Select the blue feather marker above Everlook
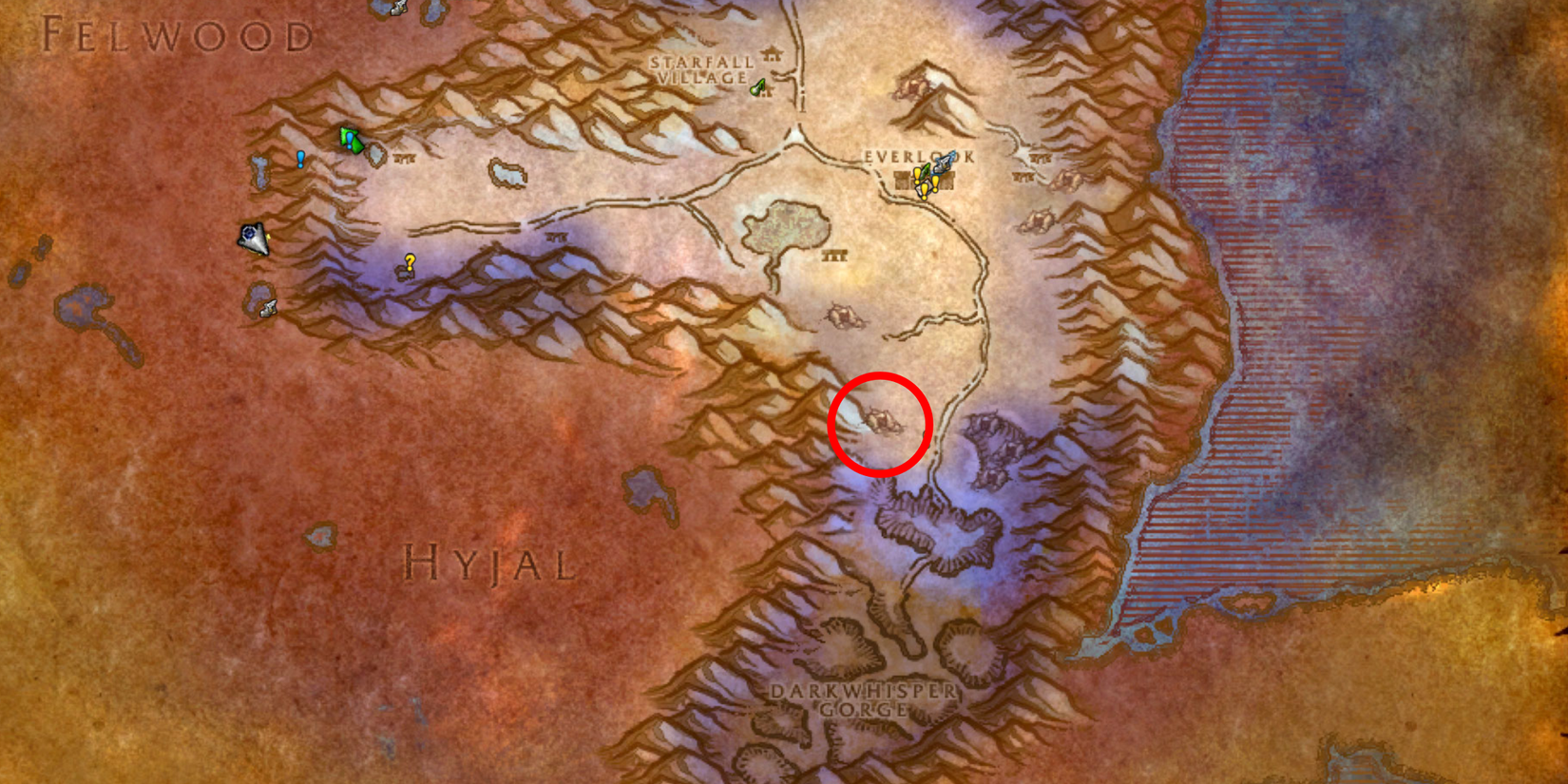The width and height of the screenshot is (1568, 784). pyautogui.click(x=944, y=162)
